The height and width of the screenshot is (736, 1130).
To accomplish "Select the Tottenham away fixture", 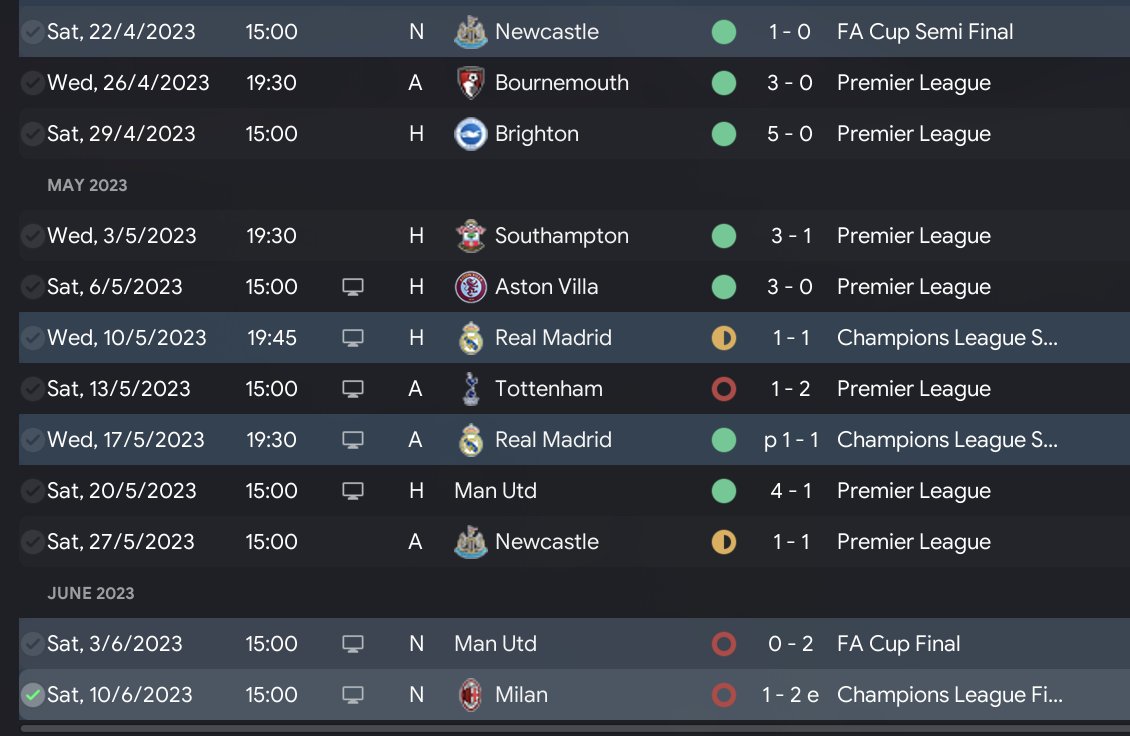I will click(548, 389).
